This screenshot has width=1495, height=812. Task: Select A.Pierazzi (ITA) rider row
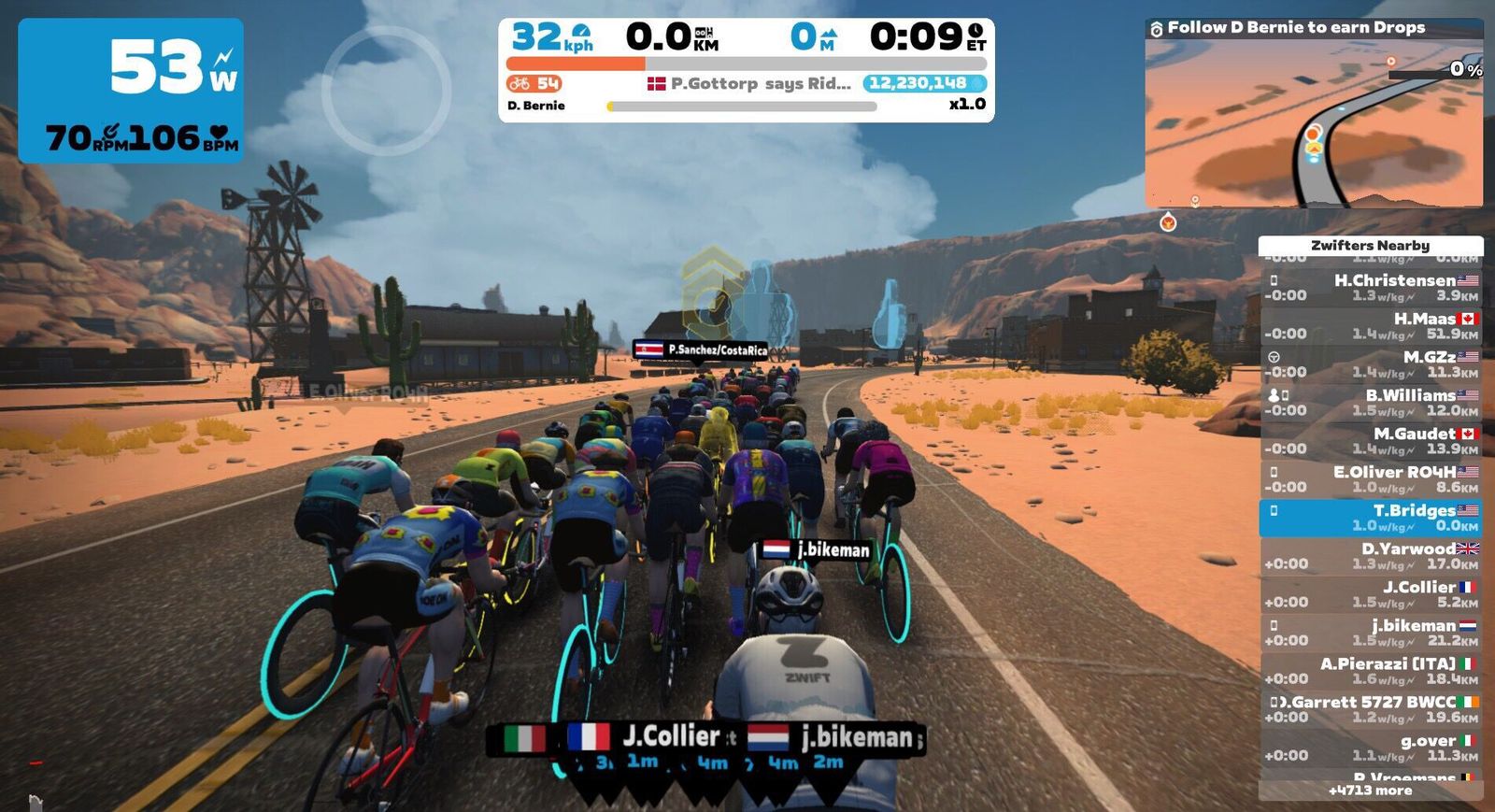[x=1370, y=671]
